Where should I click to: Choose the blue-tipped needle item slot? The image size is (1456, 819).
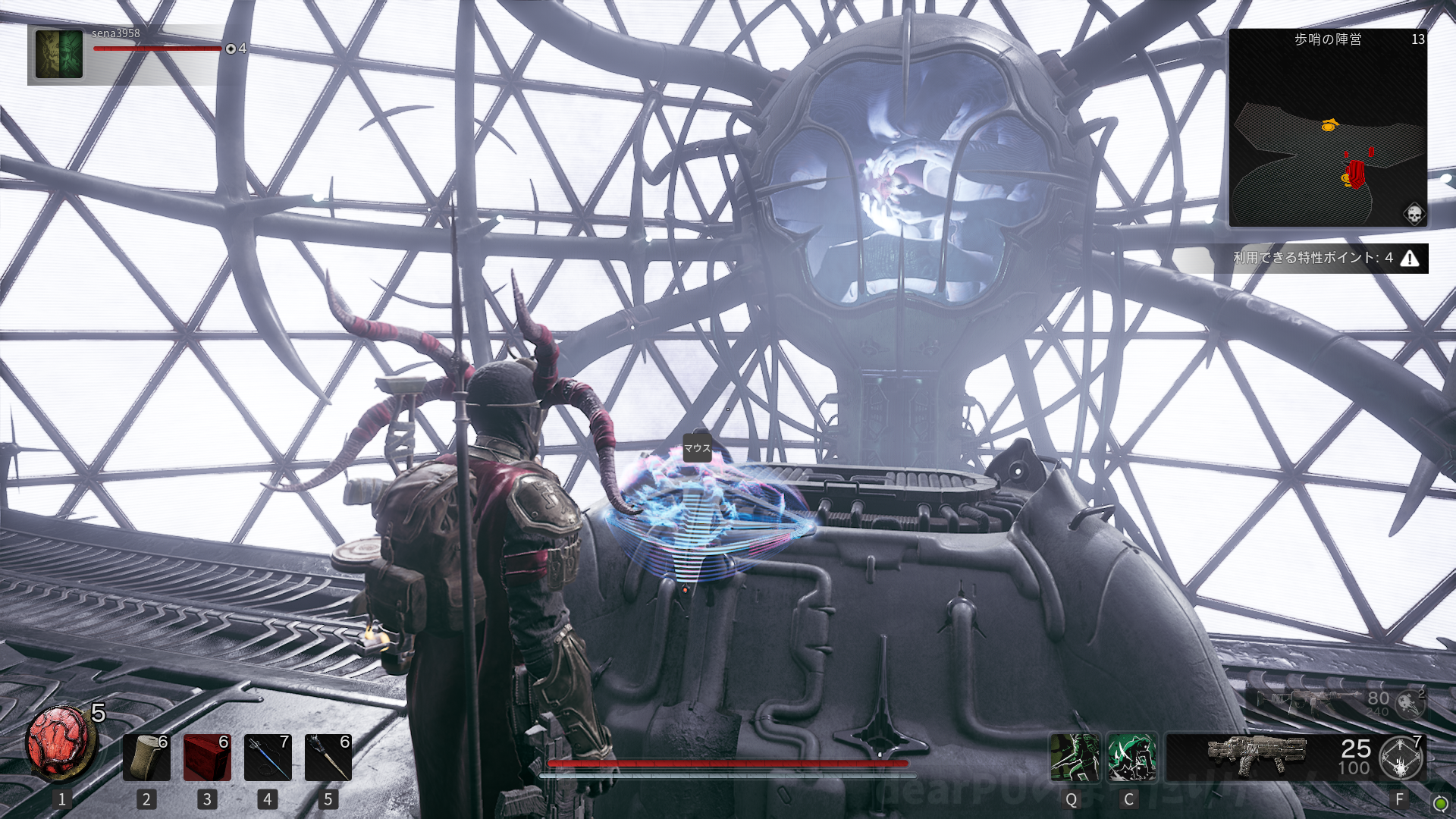pyautogui.click(x=268, y=757)
